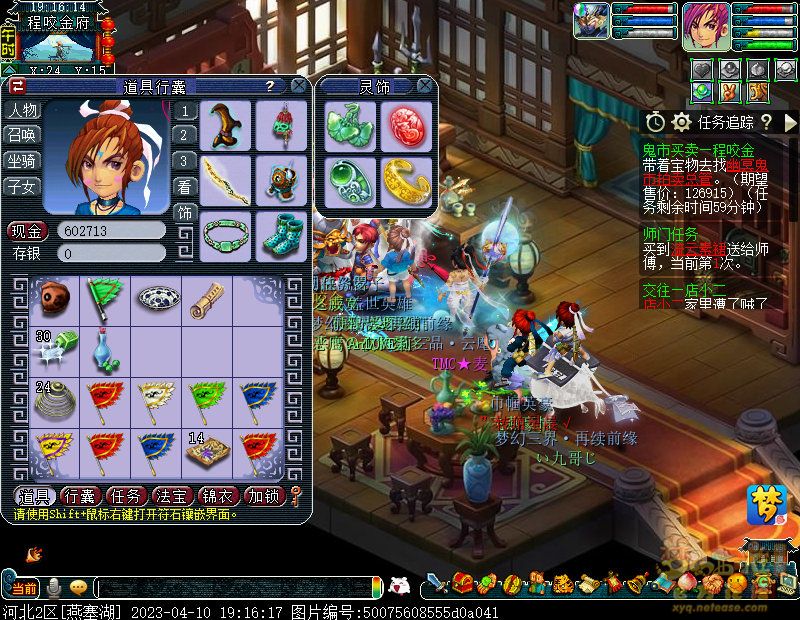
Task: Select the equipped jade belt slot
Action: 224,235
